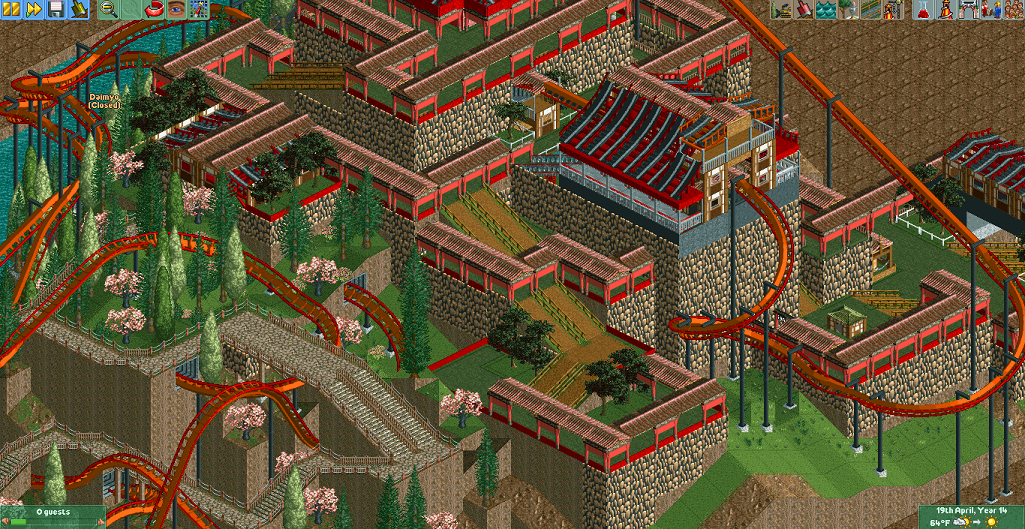Show the rides and attractions list
Image resolution: width=1025 pixels, height=529 pixels.
point(946,9)
